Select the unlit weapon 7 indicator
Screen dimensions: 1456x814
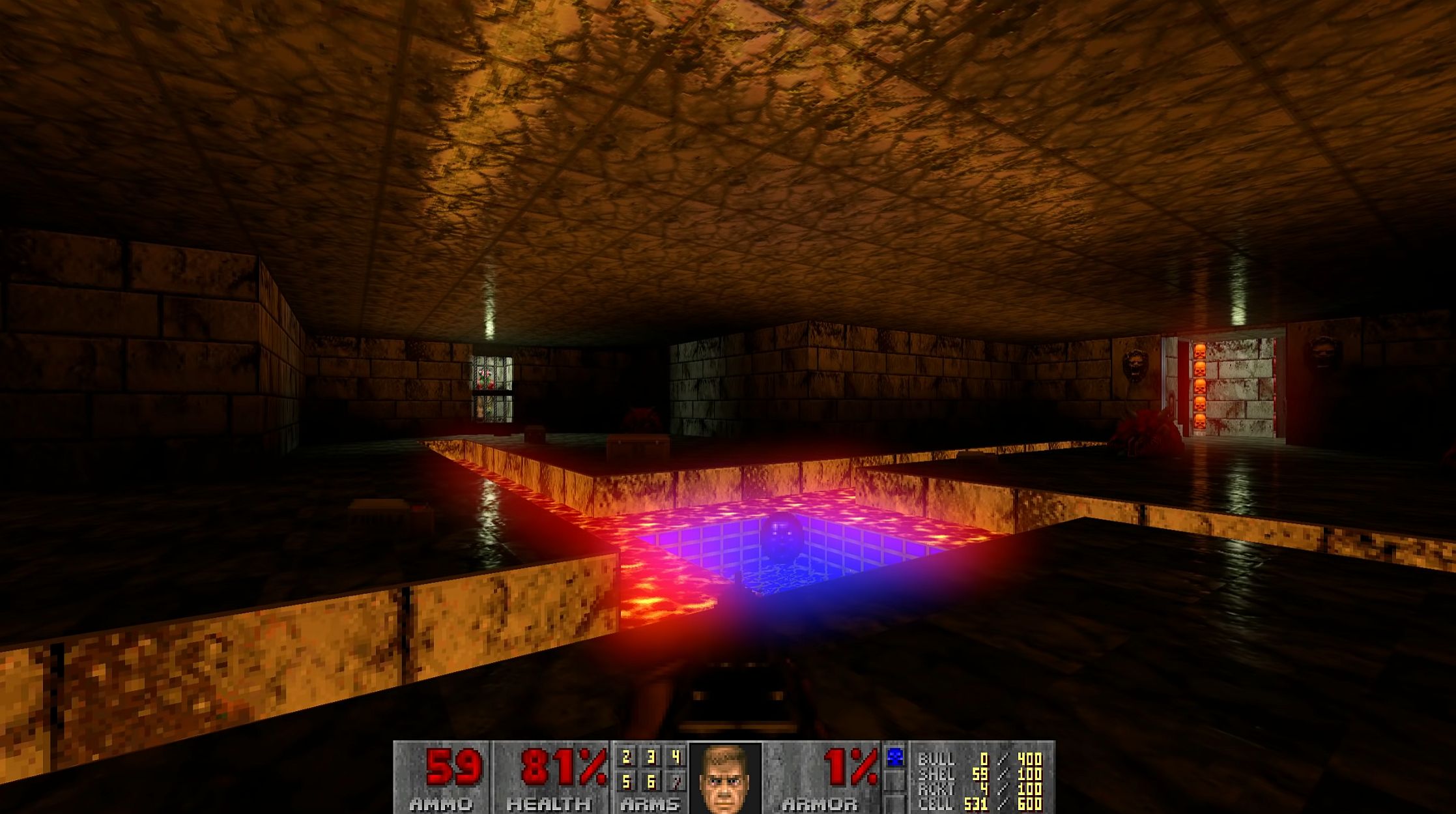(676, 783)
